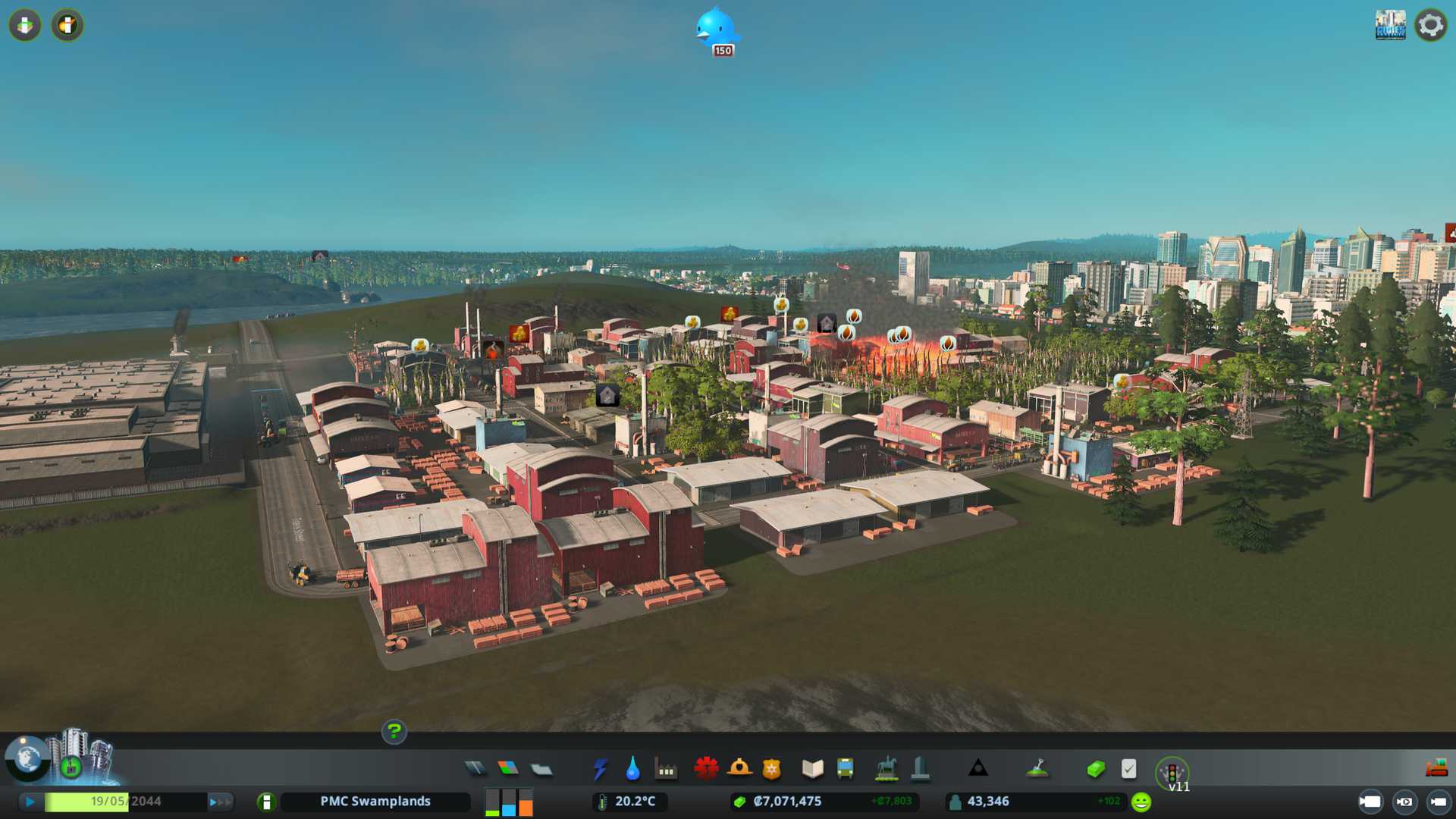The width and height of the screenshot is (1456, 819).
Task: Open the Healthcare red cross menu
Action: (x=706, y=769)
